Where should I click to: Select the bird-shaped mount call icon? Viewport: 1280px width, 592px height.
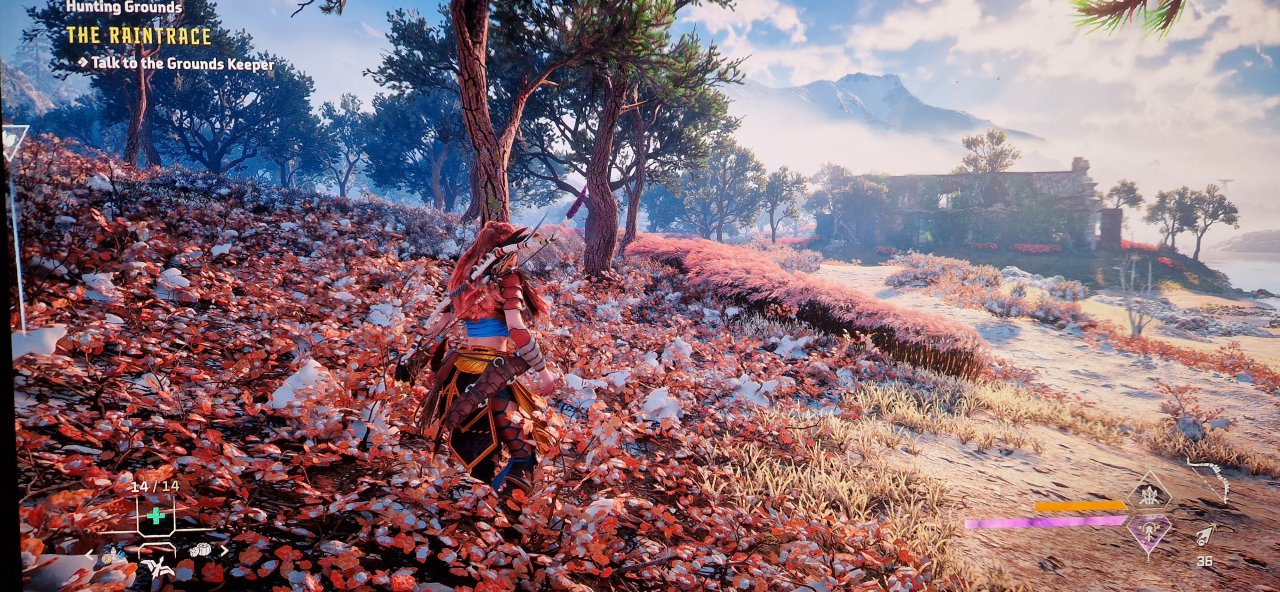pos(158,568)
